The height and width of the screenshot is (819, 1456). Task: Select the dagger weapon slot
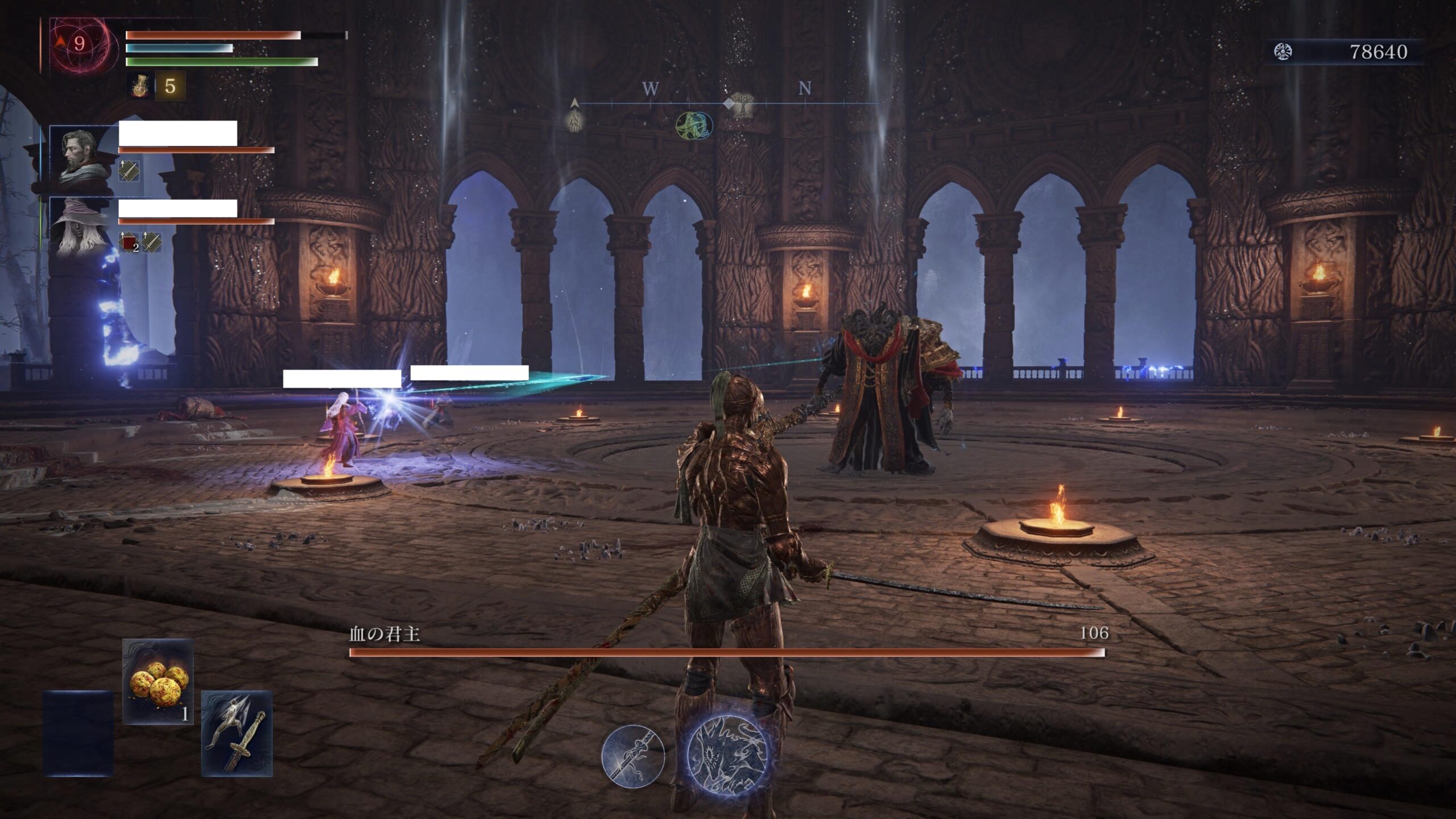[x=237, y=734]
